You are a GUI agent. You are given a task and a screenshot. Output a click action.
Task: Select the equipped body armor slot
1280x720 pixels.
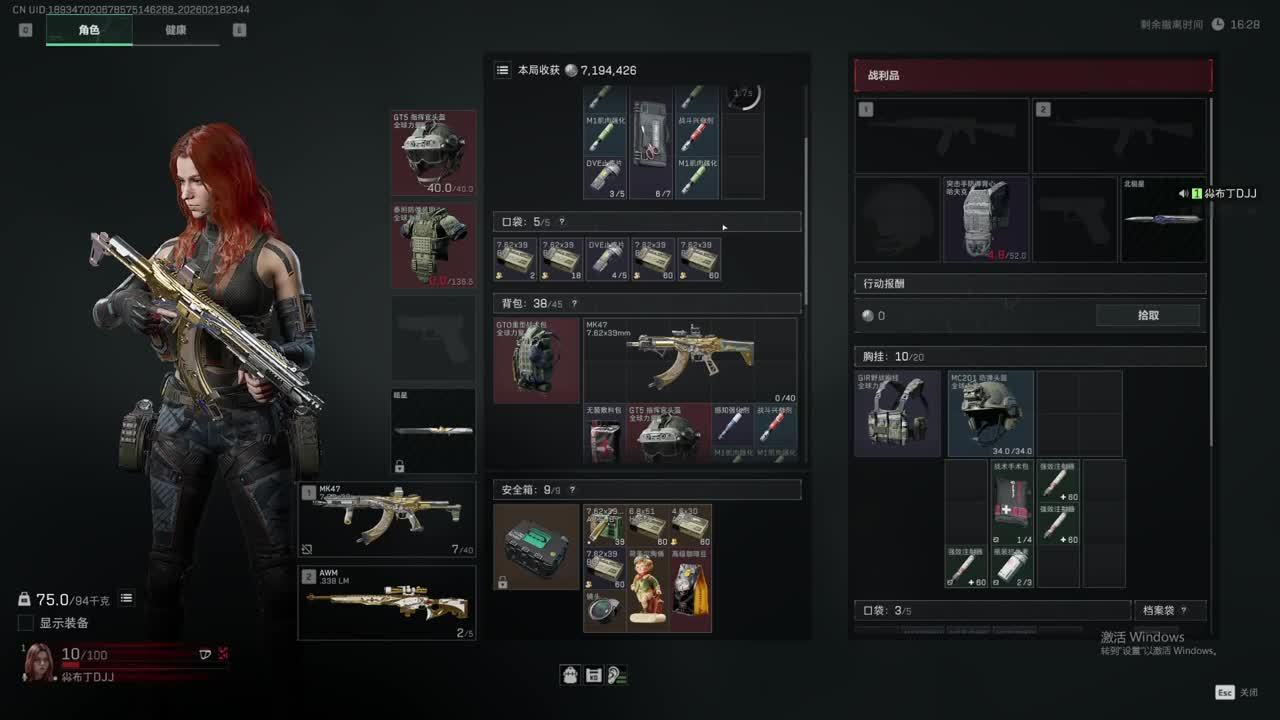pos(434,246)
